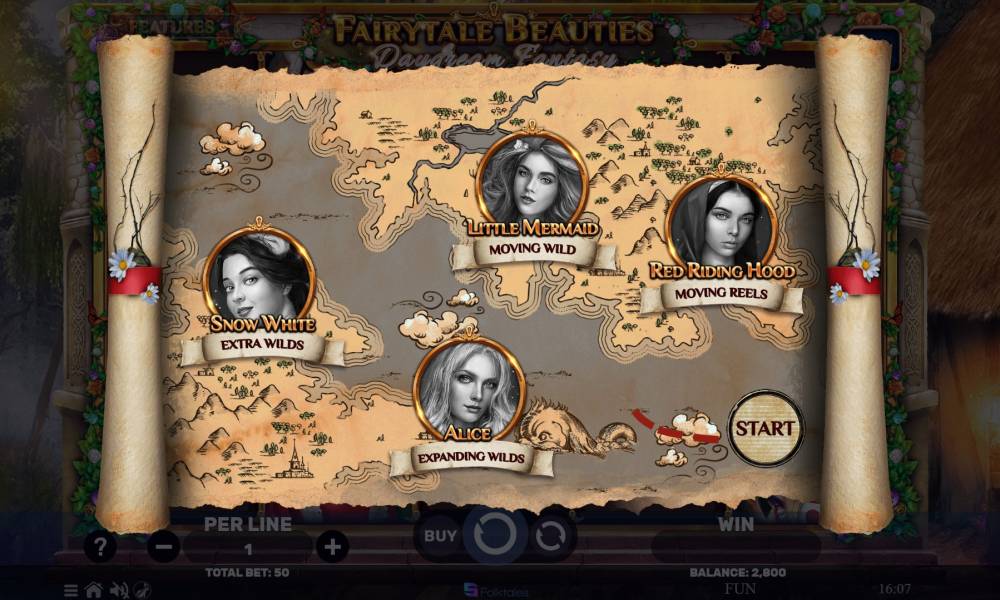Screen dimensions: 1000x600
Task: Open the help question mark button
Action: 99,547
